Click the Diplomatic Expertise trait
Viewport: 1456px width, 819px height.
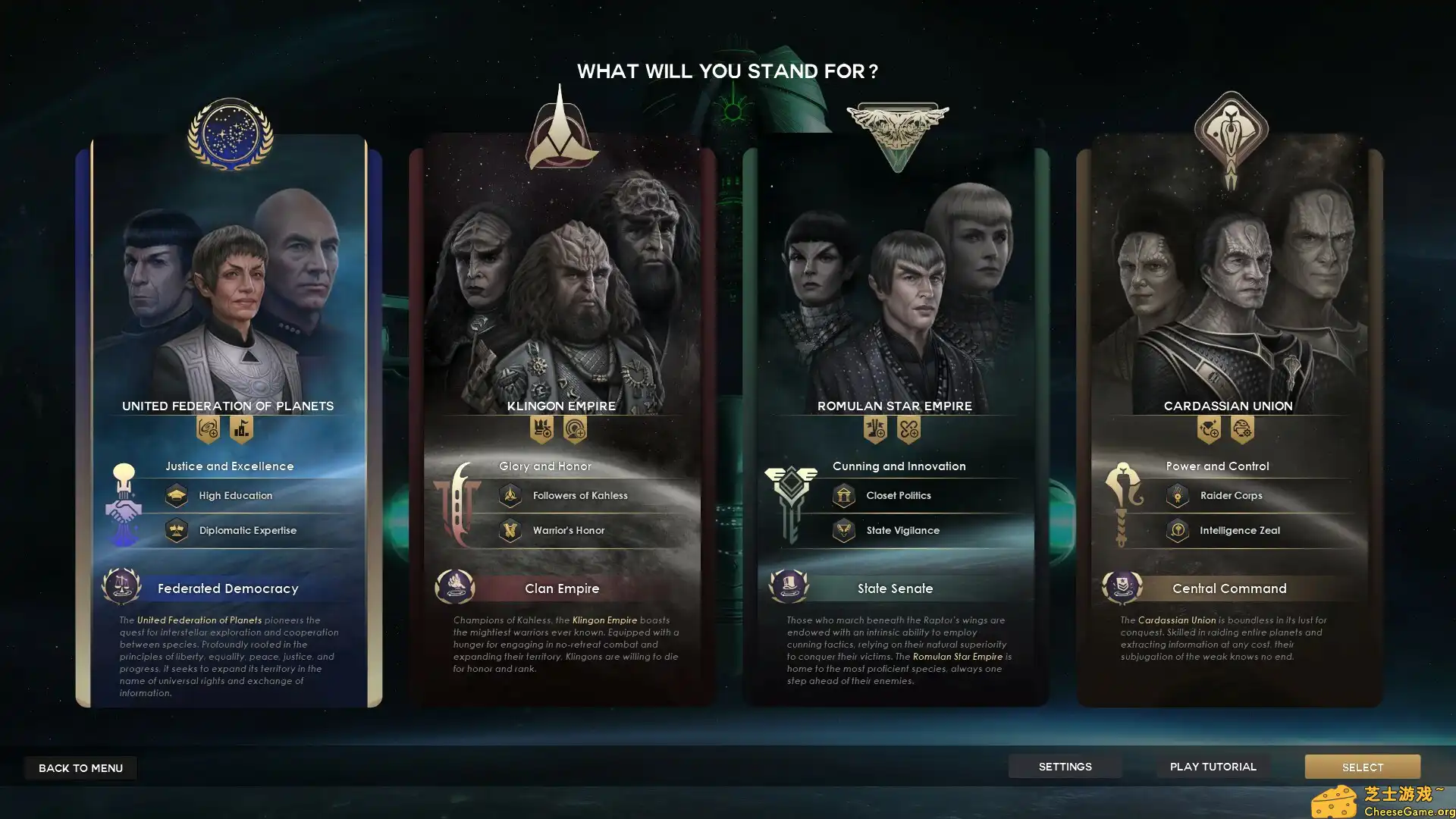(x=247, y=531)
